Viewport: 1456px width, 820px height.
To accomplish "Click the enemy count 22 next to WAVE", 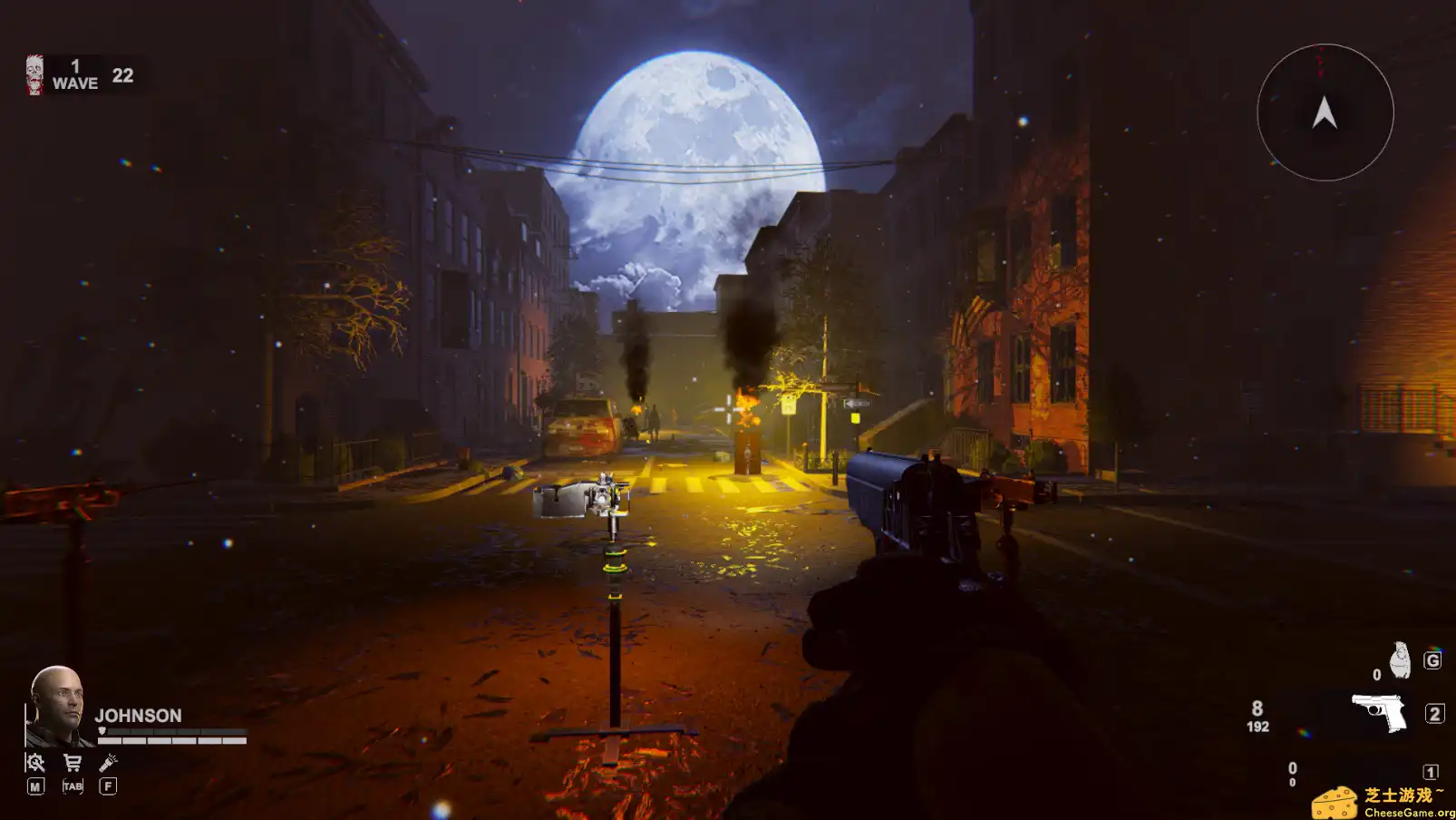I will (122, 75).
